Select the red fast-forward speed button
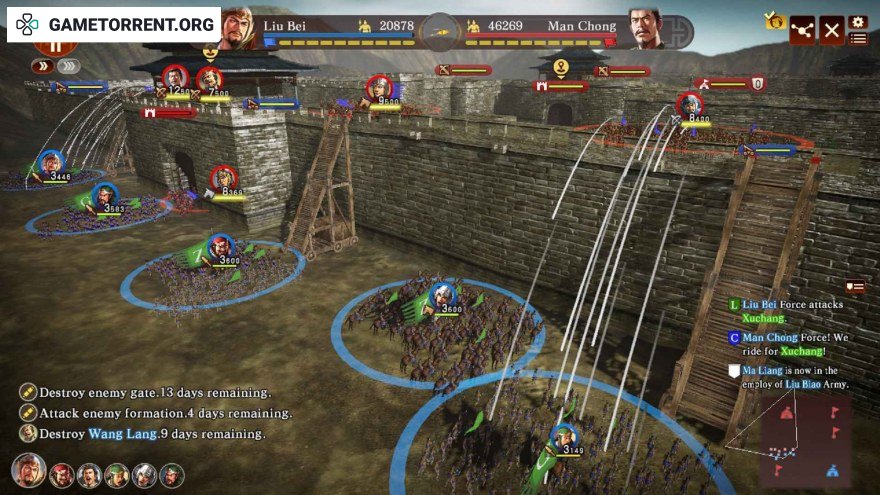 pyautogui.click(x=42, y=66)
